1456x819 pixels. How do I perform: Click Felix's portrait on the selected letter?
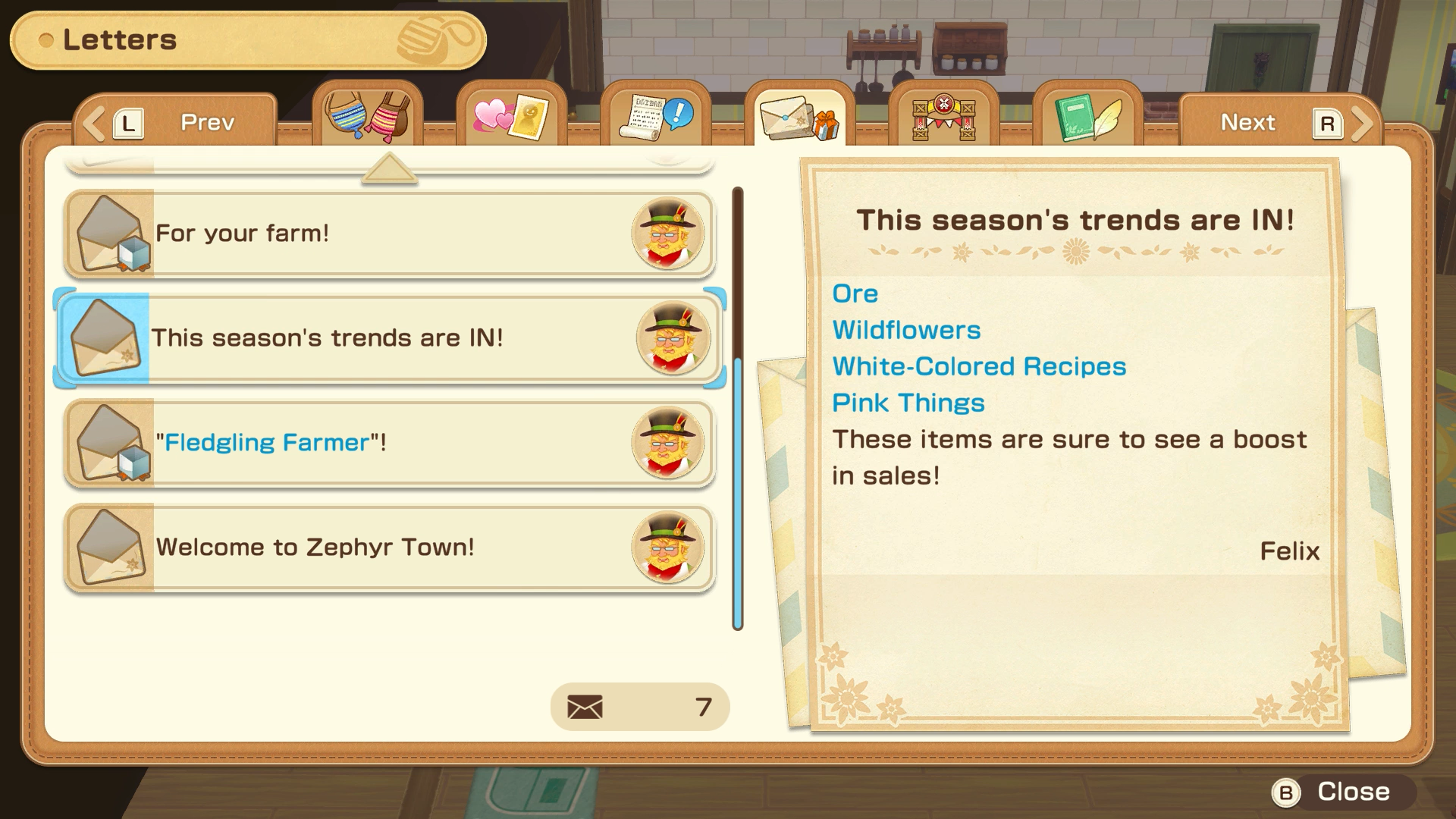point(675,338)
